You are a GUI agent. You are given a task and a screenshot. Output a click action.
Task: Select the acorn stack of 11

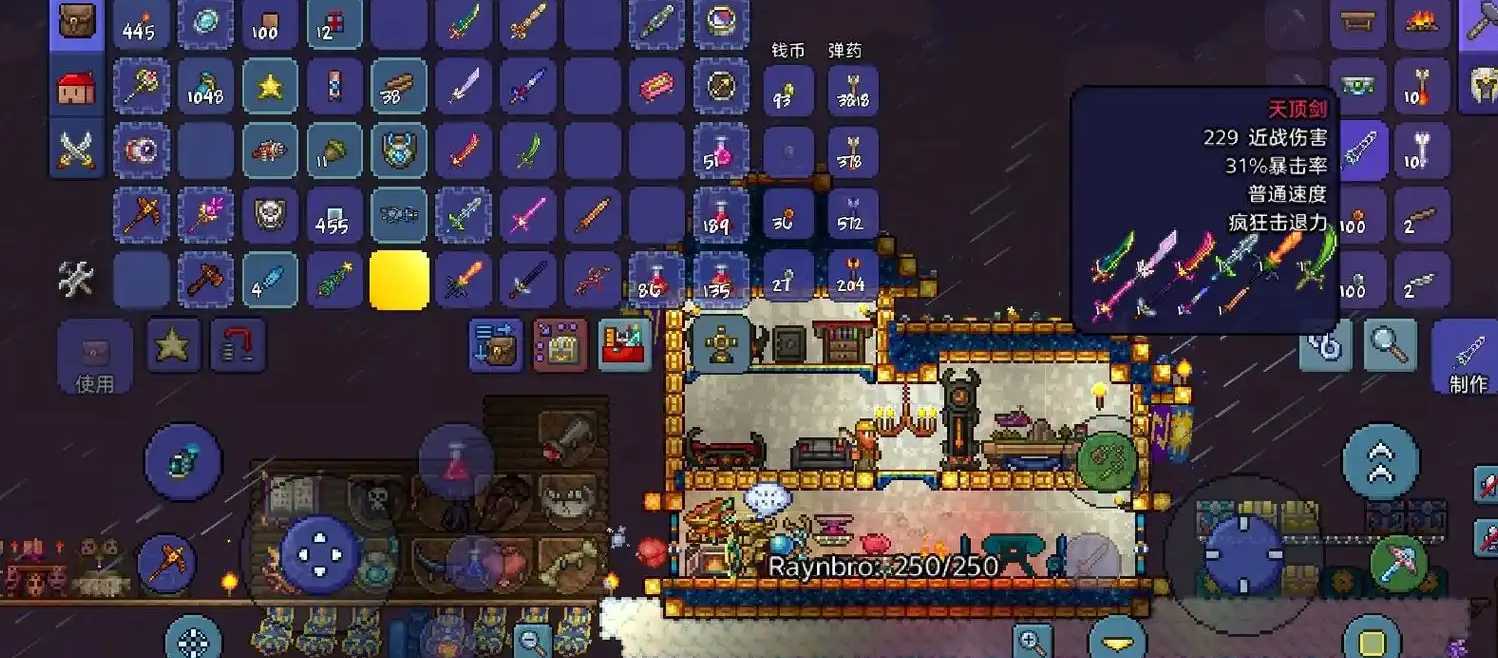pyautogui.click(x=334, y=151)
